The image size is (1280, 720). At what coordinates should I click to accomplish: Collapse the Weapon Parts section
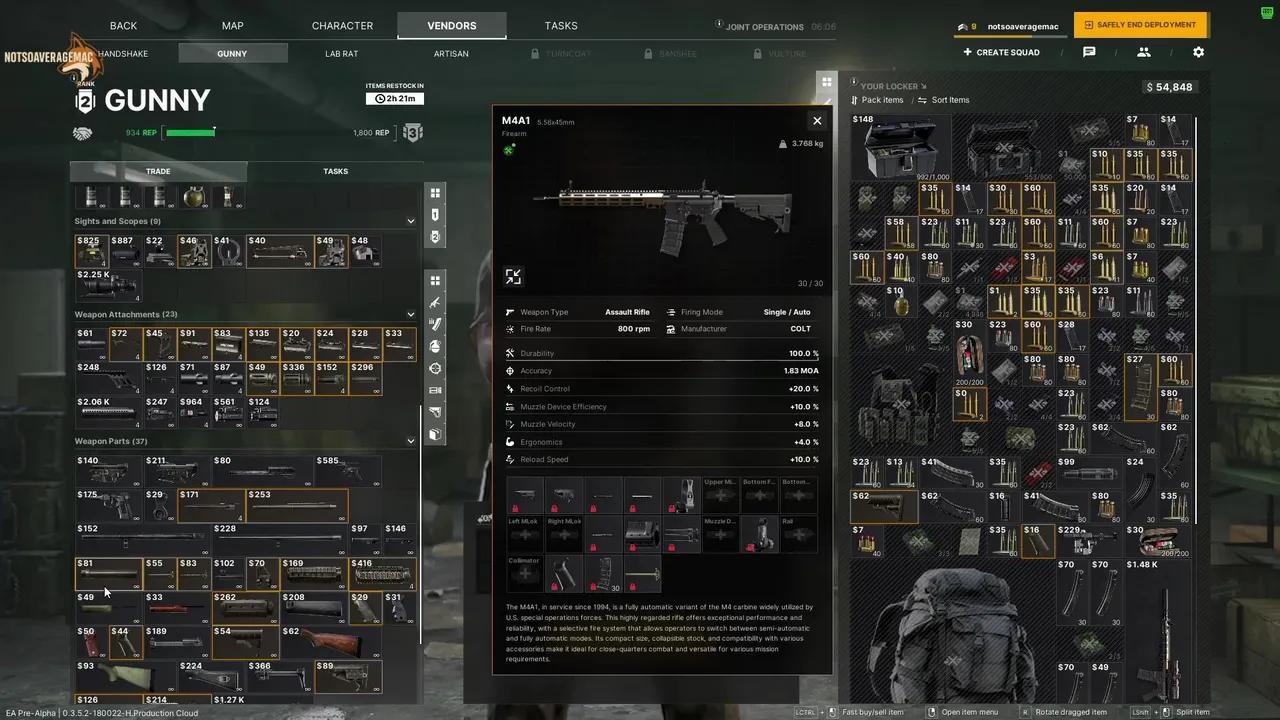(410, 441)
